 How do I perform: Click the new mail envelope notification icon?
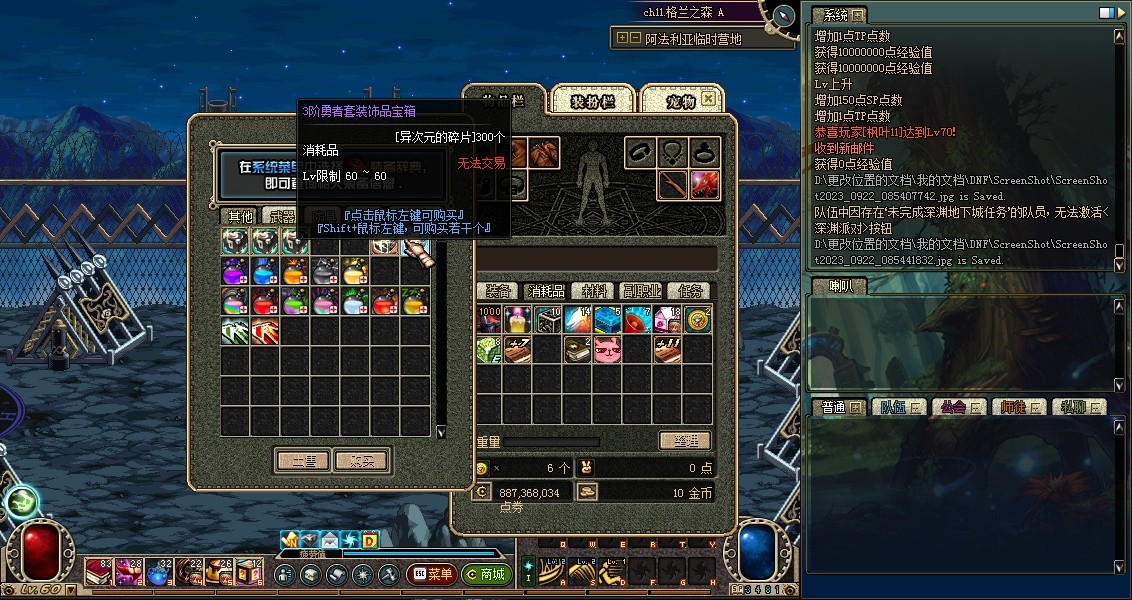330,541
